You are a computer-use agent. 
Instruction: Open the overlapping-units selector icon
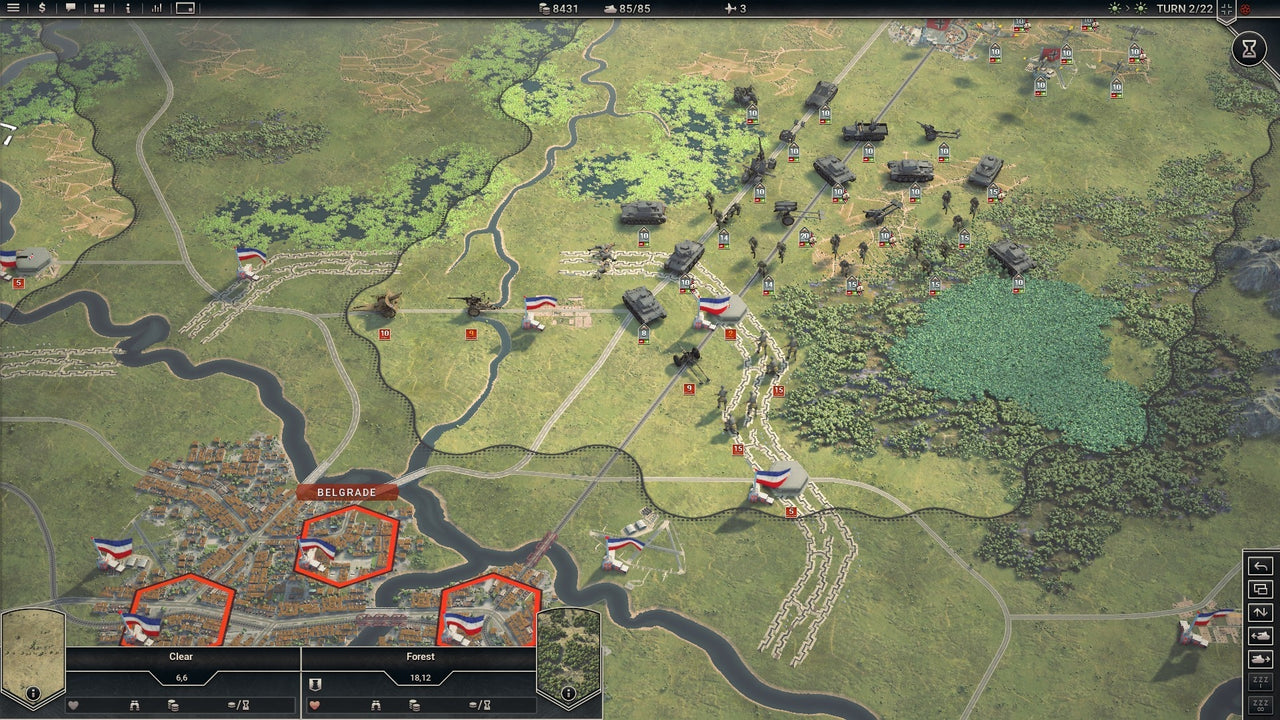tap(1261, 589)
